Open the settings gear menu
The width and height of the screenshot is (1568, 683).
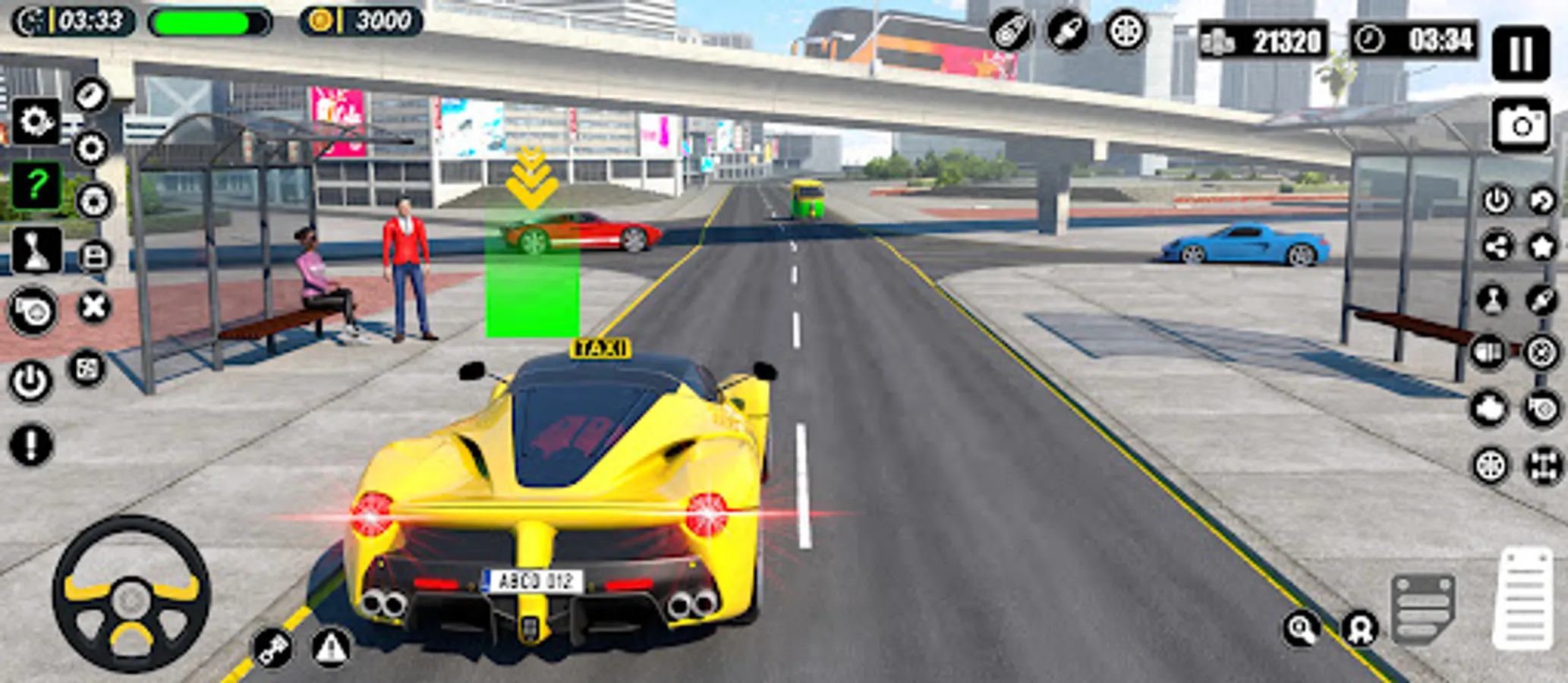point(36,121)
